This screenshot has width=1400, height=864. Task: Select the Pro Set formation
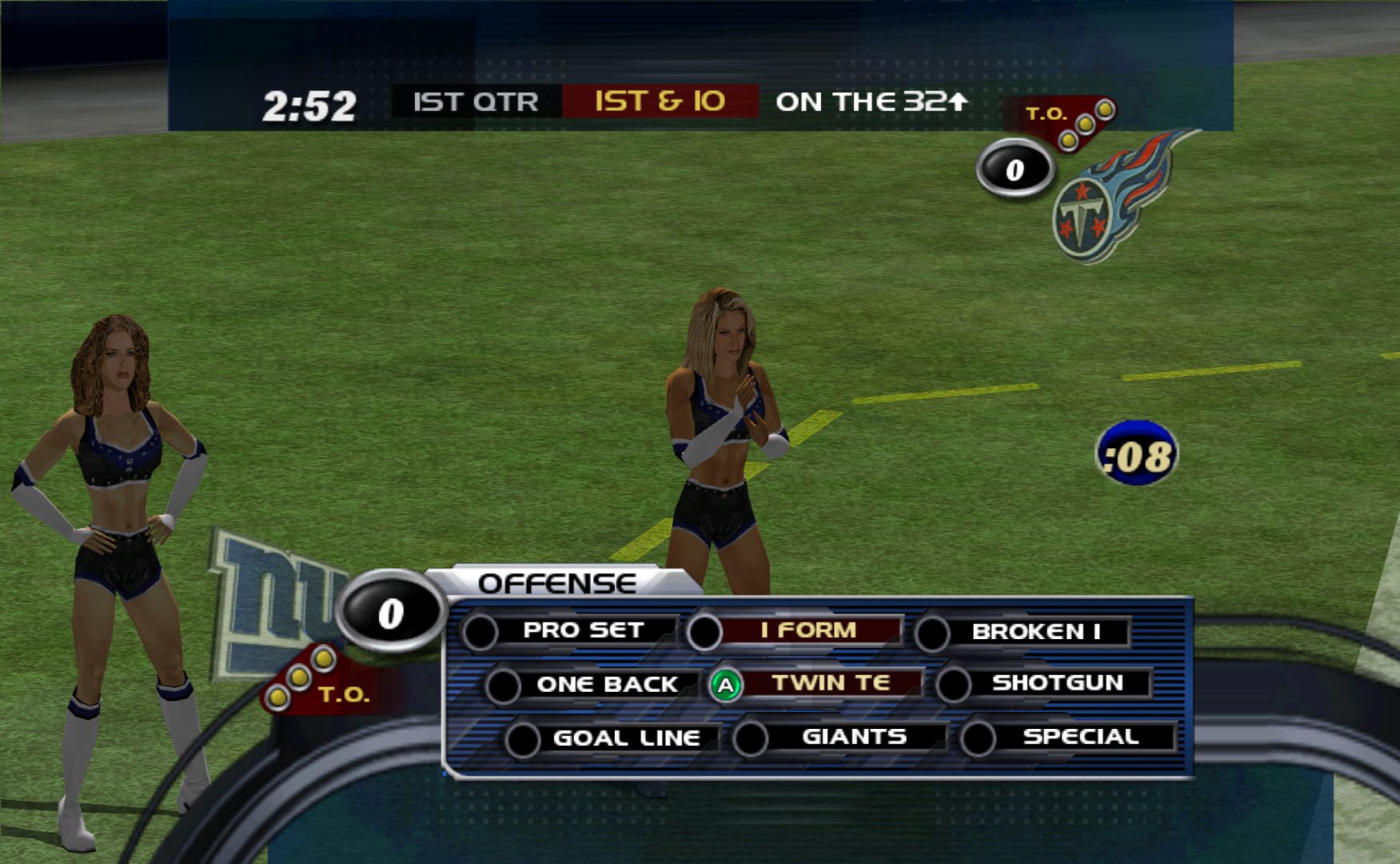(583, 630)
